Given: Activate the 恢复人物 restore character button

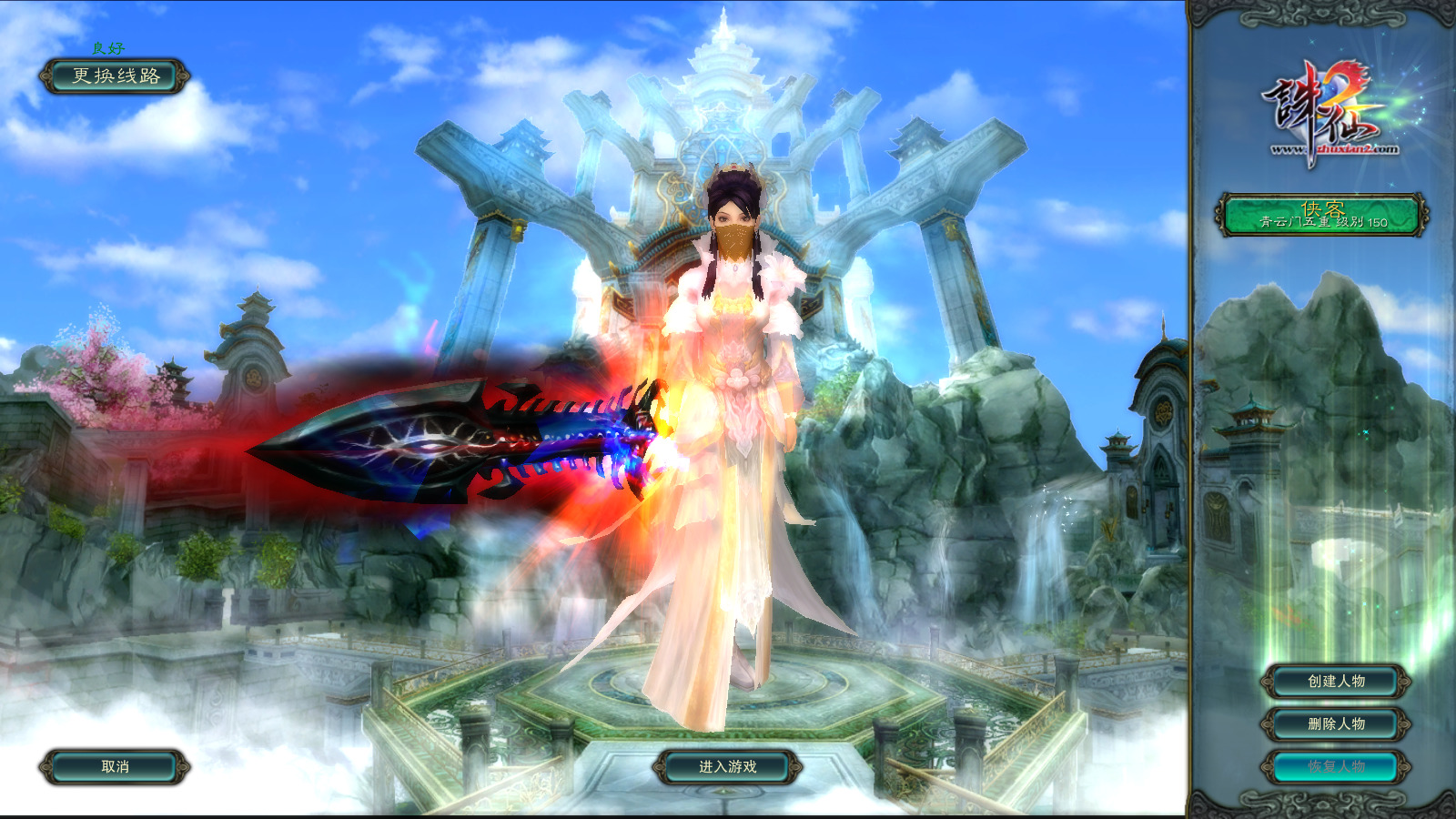Looking at the screenshot, I should point(1336,766).
